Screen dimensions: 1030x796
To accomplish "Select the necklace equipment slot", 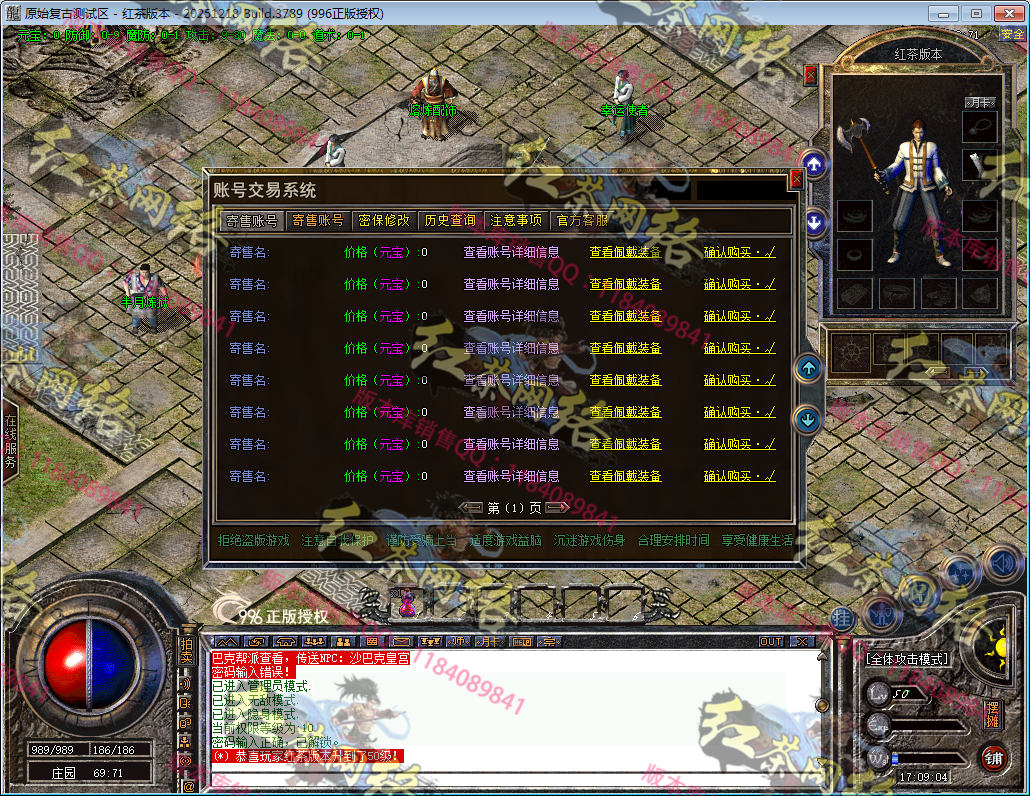I will click(980, 125).
